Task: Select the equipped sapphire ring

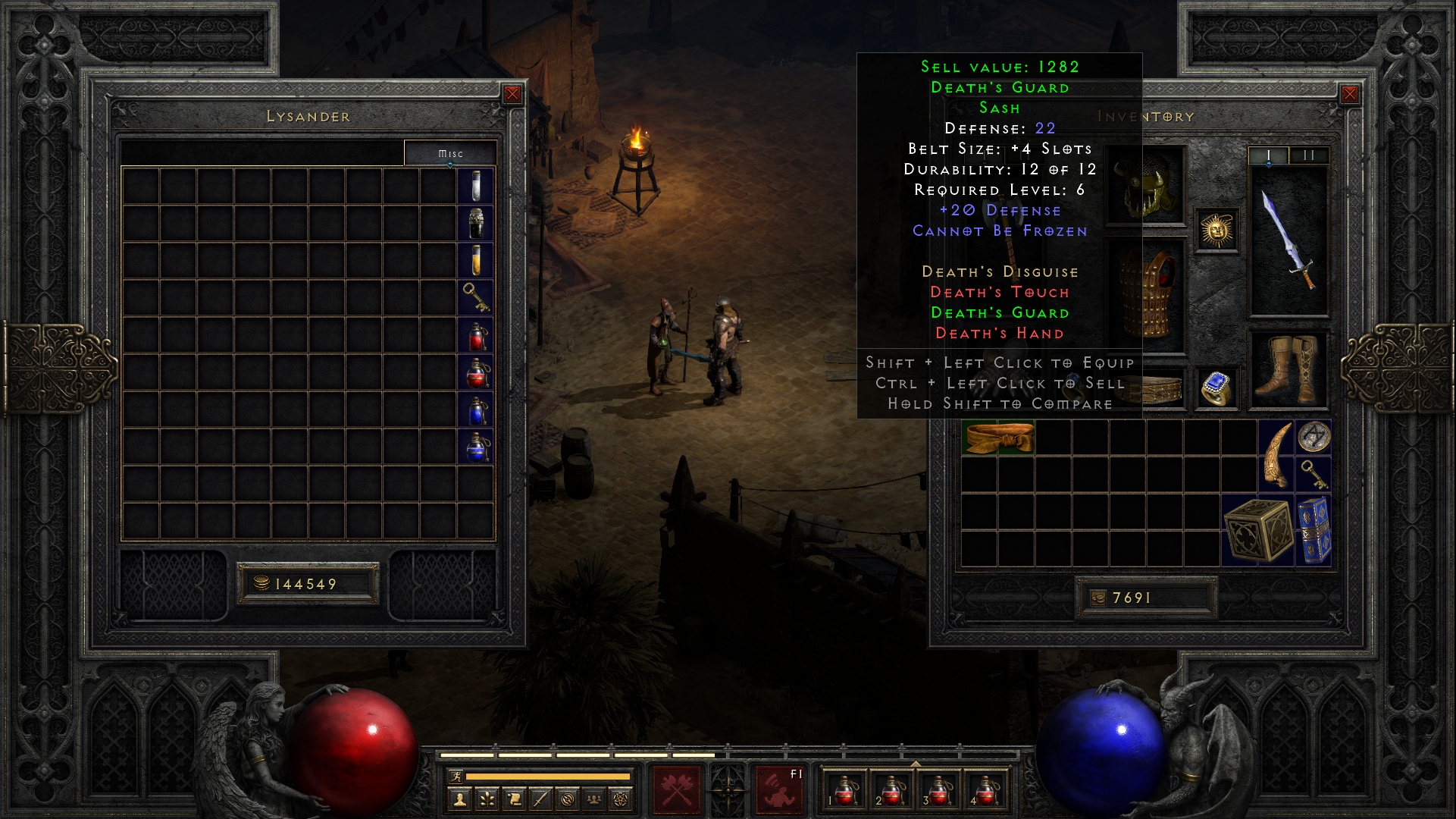Action: pyautogui.click(x=1216, y=388)
